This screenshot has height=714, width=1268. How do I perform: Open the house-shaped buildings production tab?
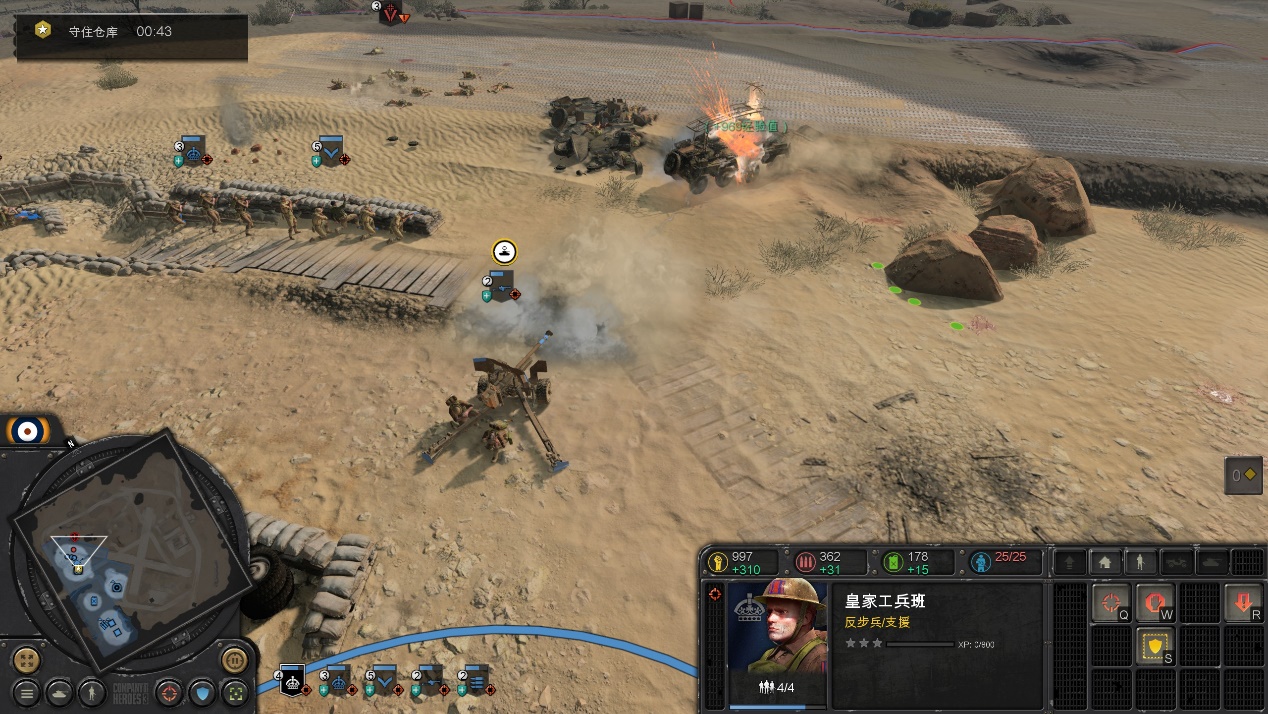1104,562
